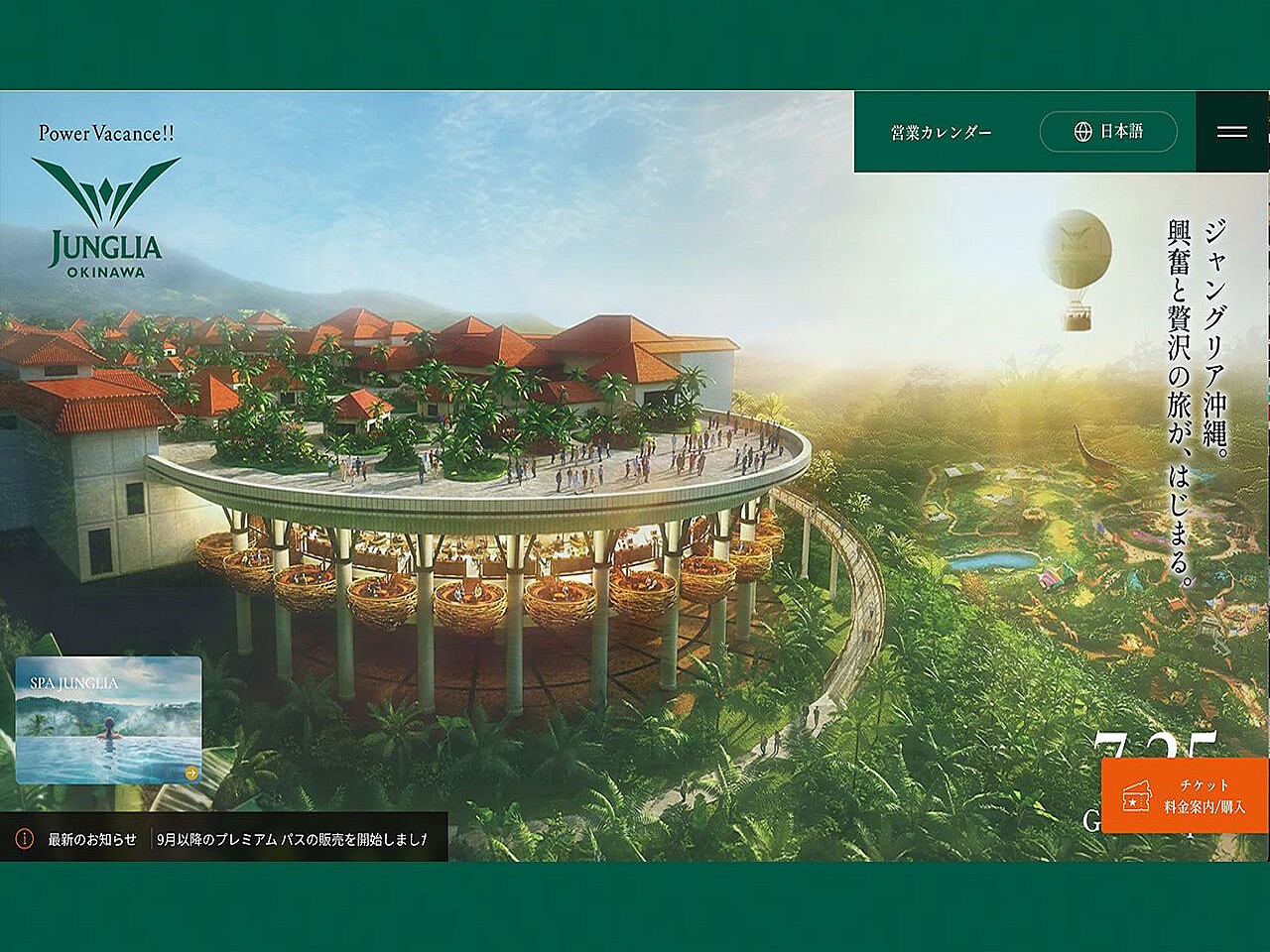
Task: Open the 営業カレンダー business calendar link
Action: (941, 132)
